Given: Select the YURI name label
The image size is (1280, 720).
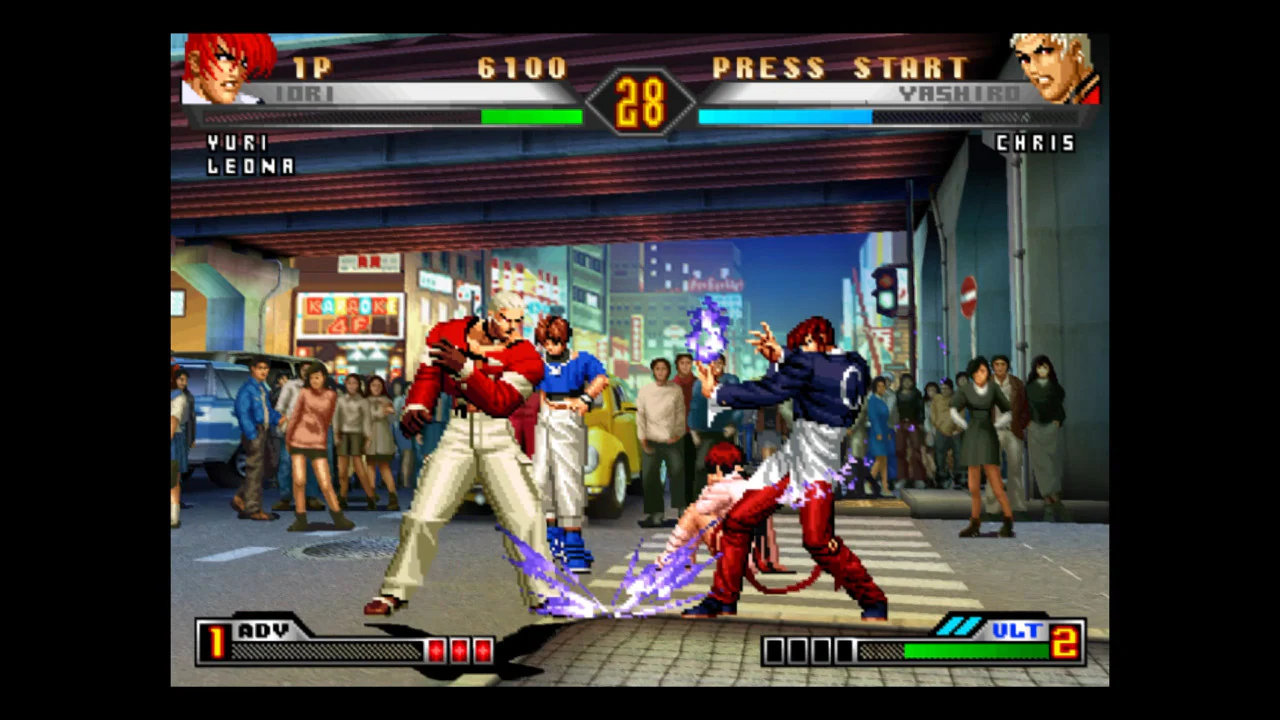Looking at the screenshot, I should (235, 143).
